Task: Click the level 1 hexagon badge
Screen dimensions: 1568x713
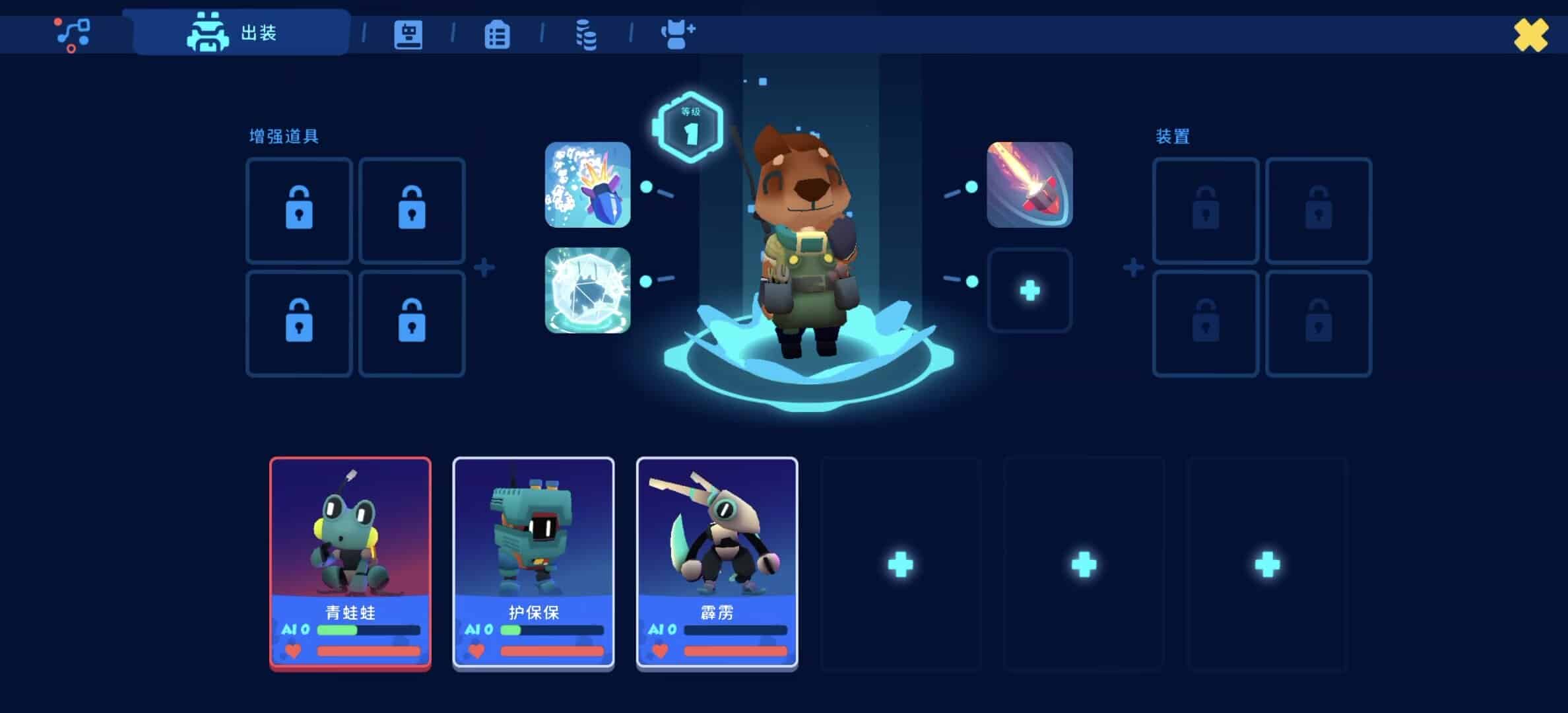Action: coord(690,127)
